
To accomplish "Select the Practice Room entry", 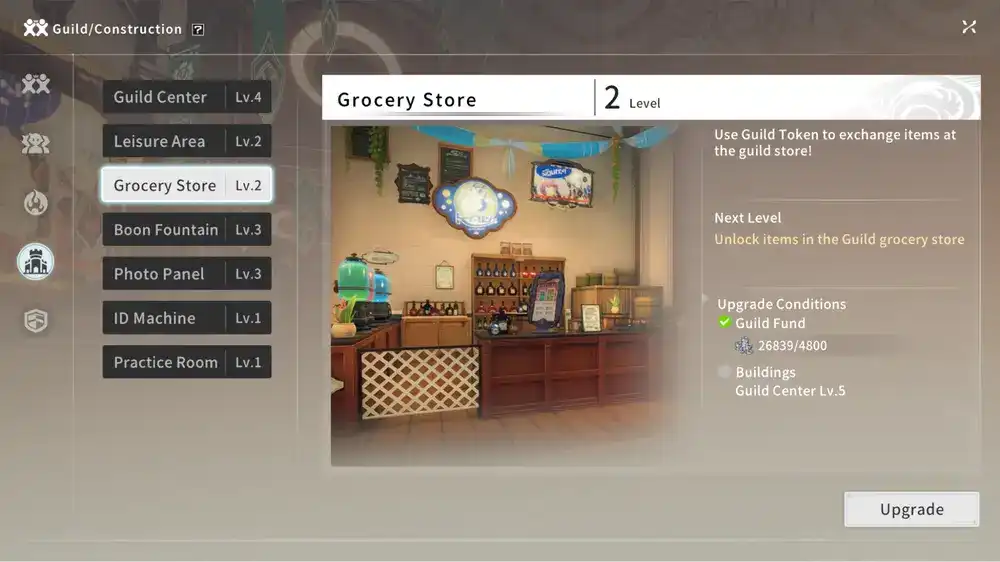I will tap(186, 362).
